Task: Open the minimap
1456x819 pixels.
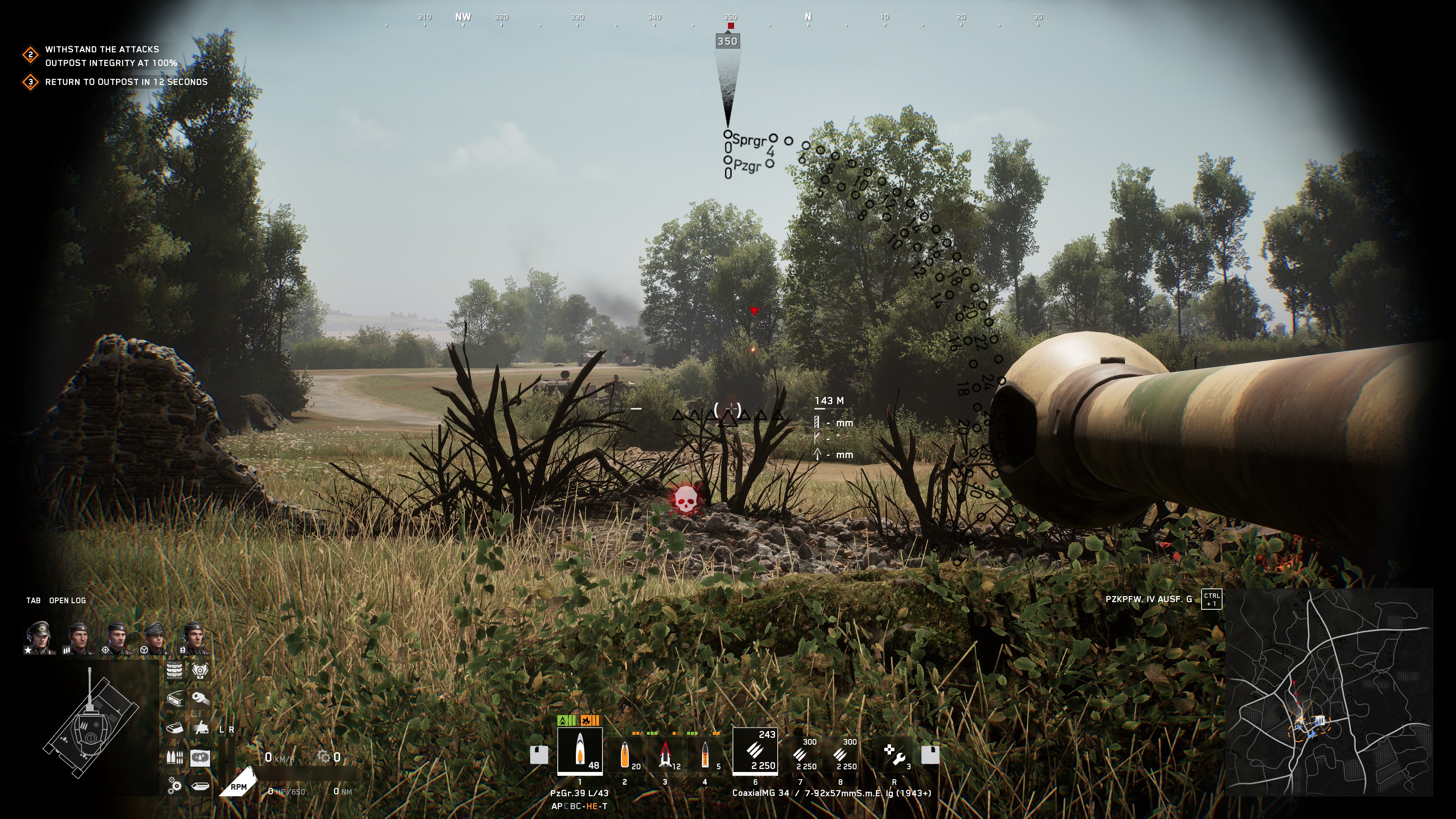Action: [1328, 692]
